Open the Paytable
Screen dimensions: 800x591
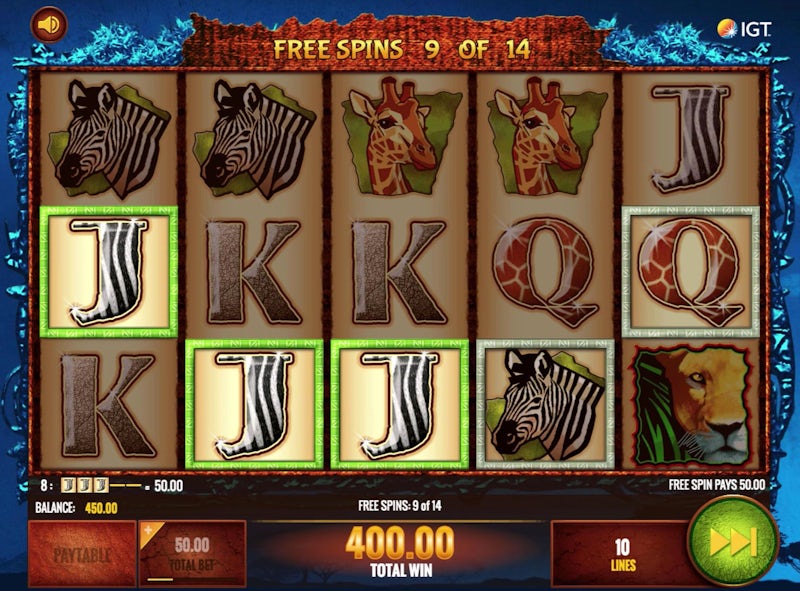click(x=82, y=553)
